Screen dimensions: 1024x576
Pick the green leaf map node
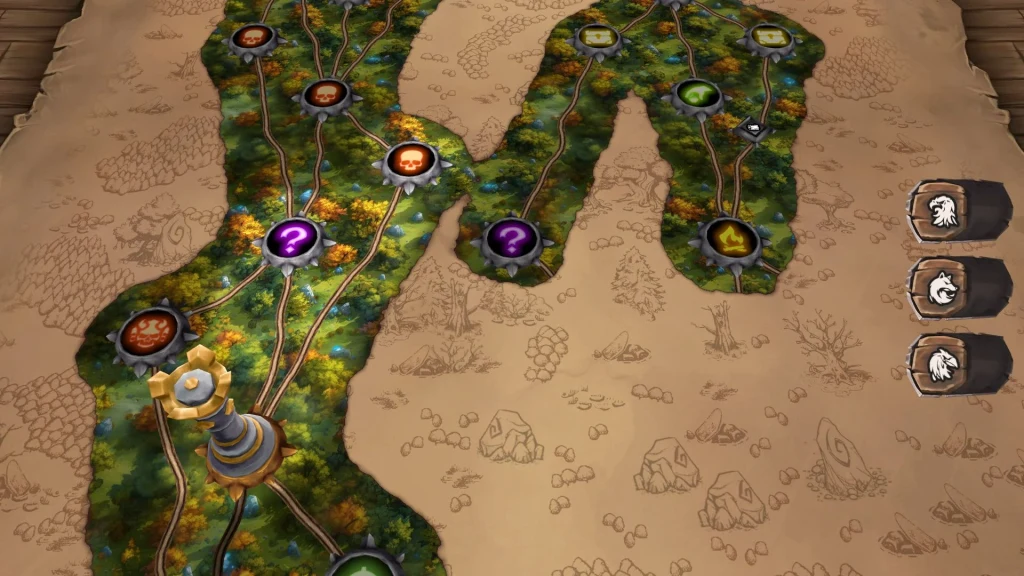tap(697, 95)
